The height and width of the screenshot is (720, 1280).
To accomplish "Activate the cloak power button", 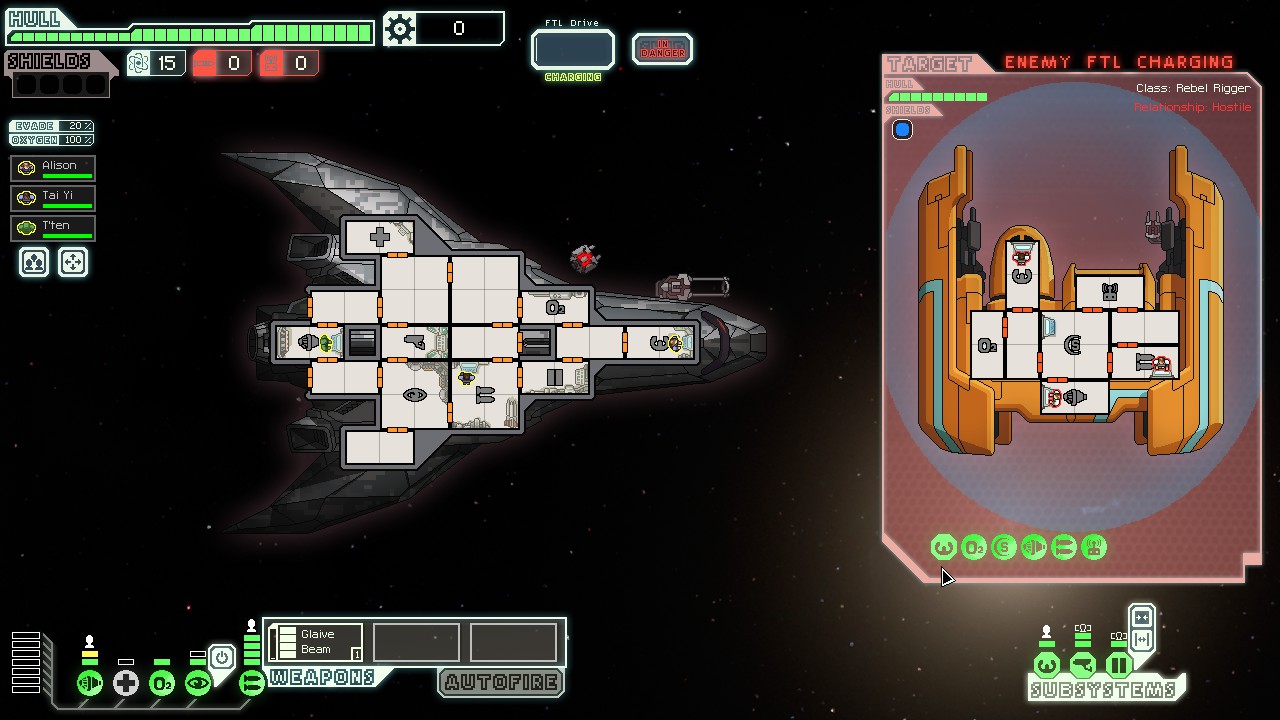I will point(222,657).
